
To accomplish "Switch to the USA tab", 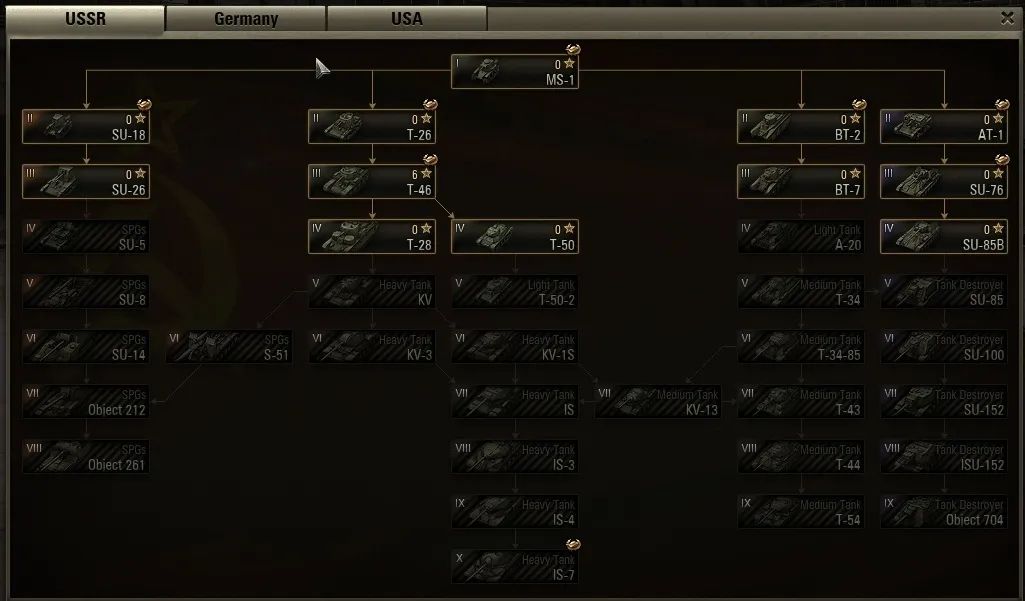I will pos(407,19).
